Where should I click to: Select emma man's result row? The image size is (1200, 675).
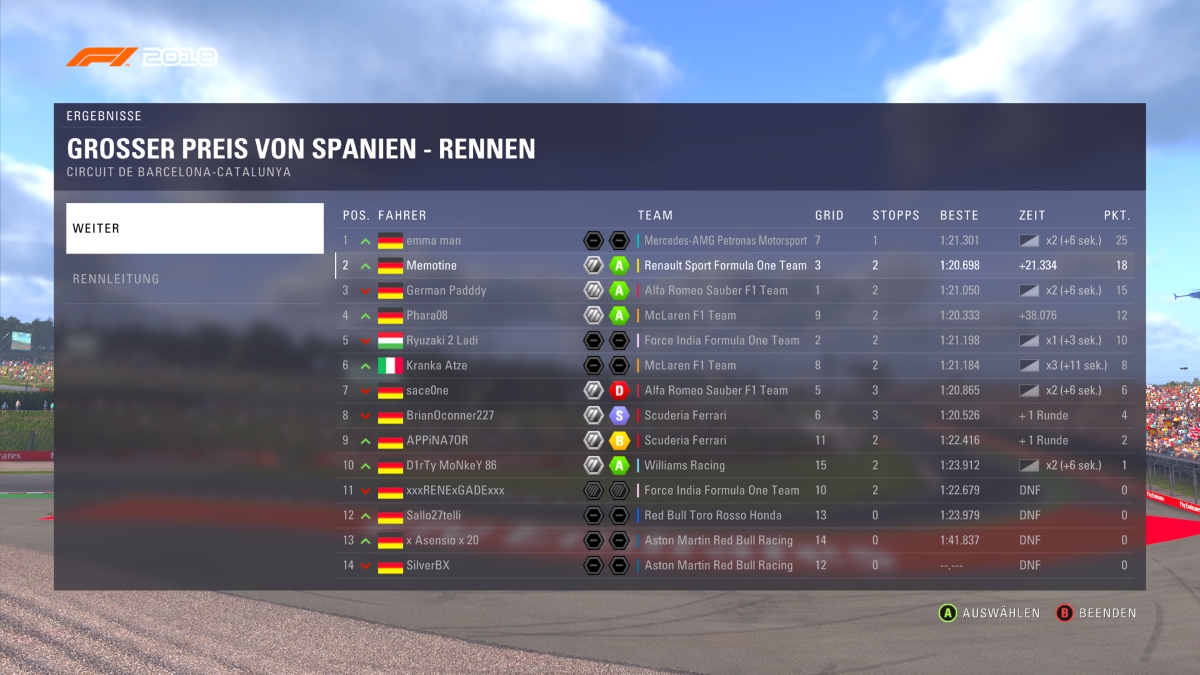point(735,241)
